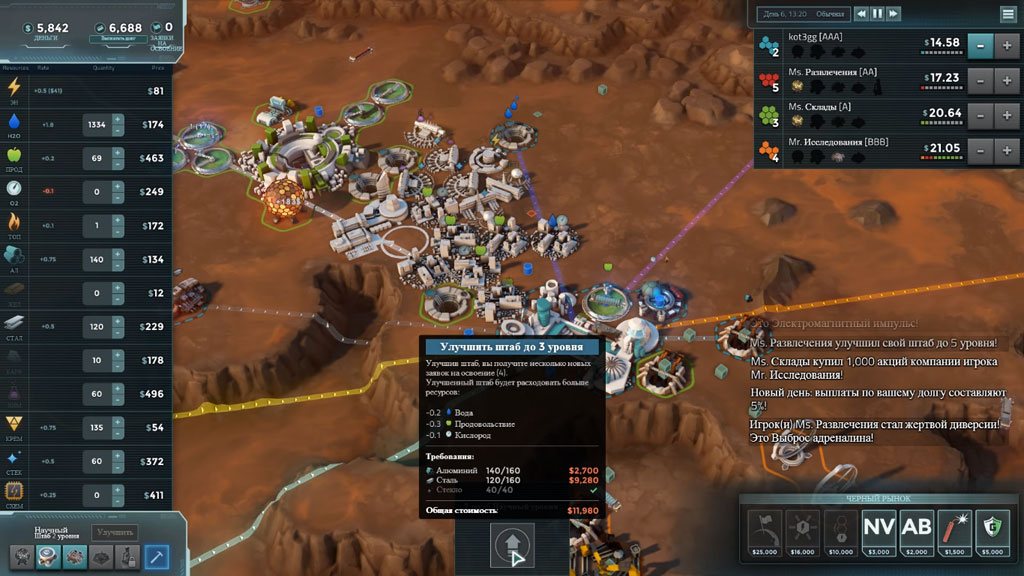This screenshot has height=576, width=1024.
Task: Speed up game time with fast-forward
Action: pyautogui.click(x=894, y=14)
